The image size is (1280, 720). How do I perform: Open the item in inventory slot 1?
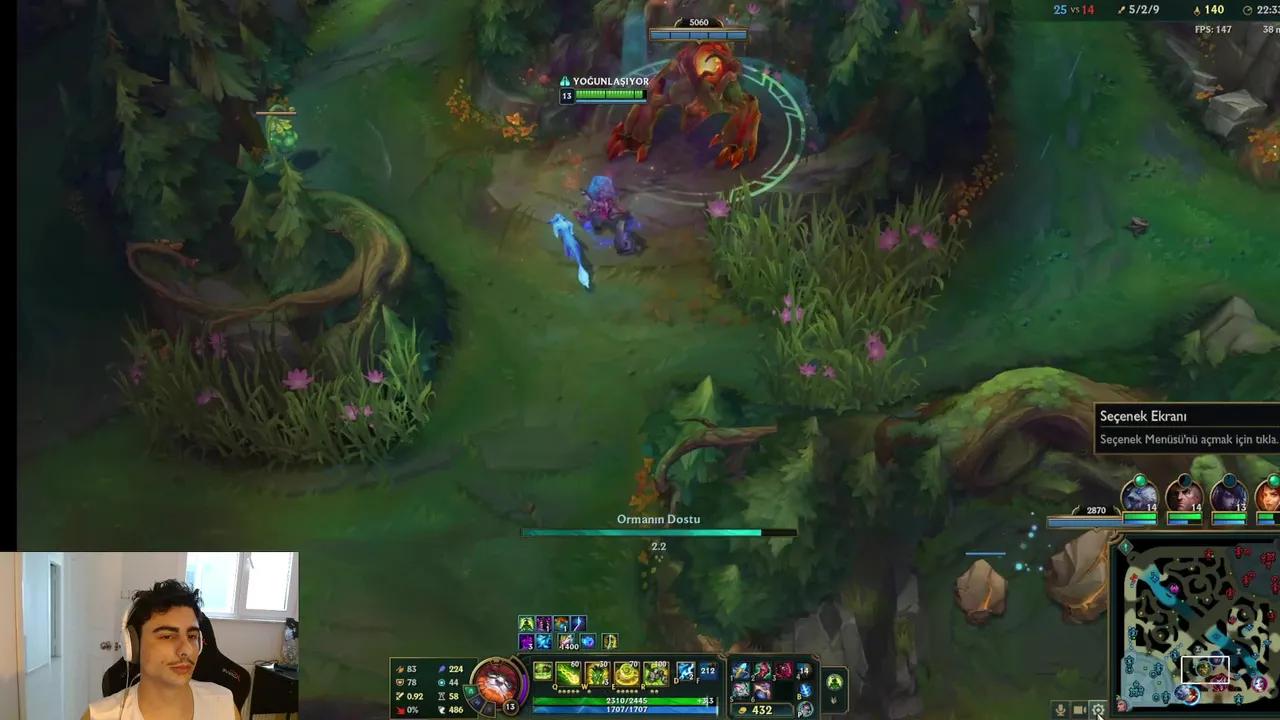(x=741, y=673)
